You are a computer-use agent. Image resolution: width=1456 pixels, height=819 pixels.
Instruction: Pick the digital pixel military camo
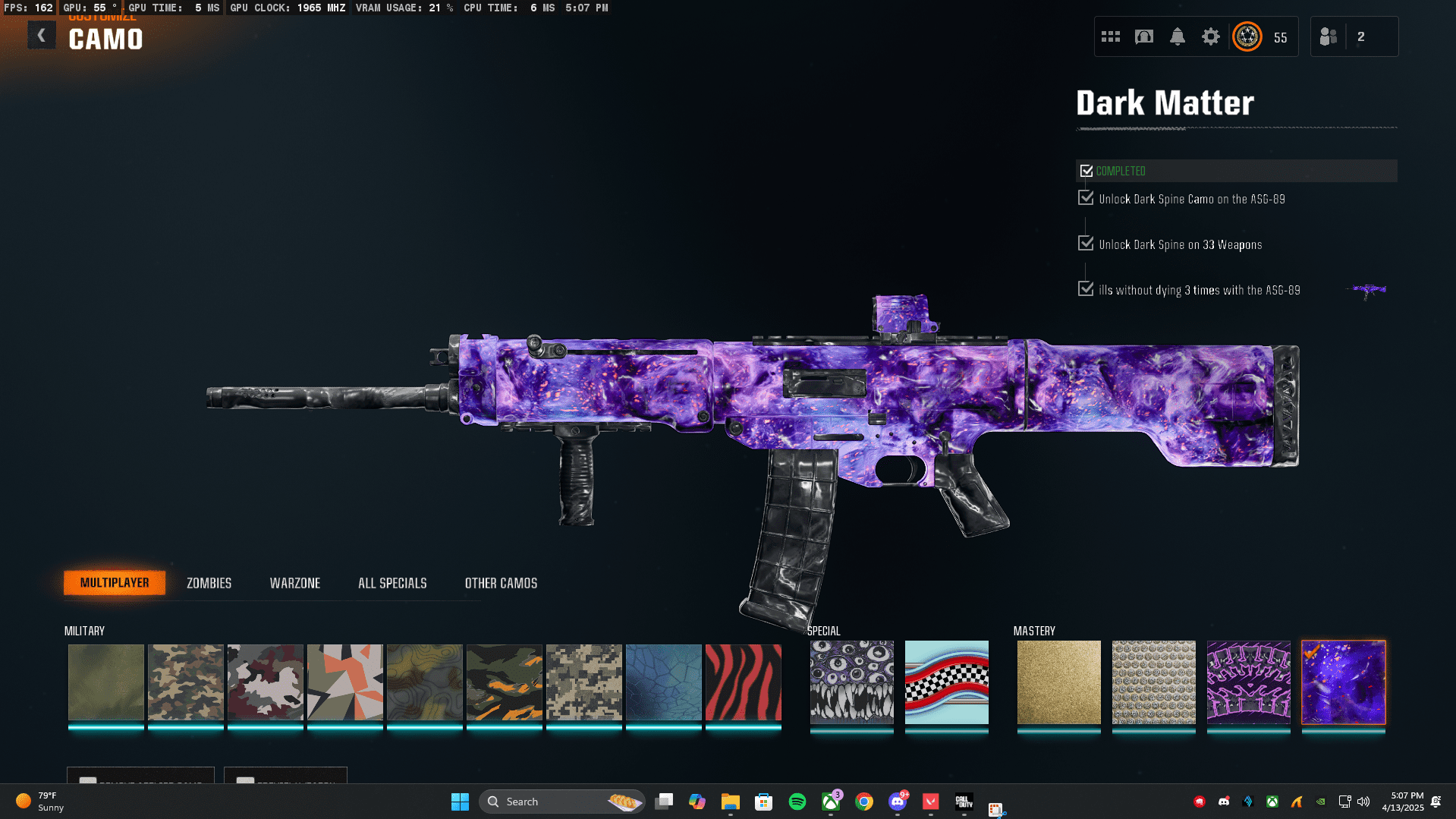pyautogui.click(x=583, y=682)
